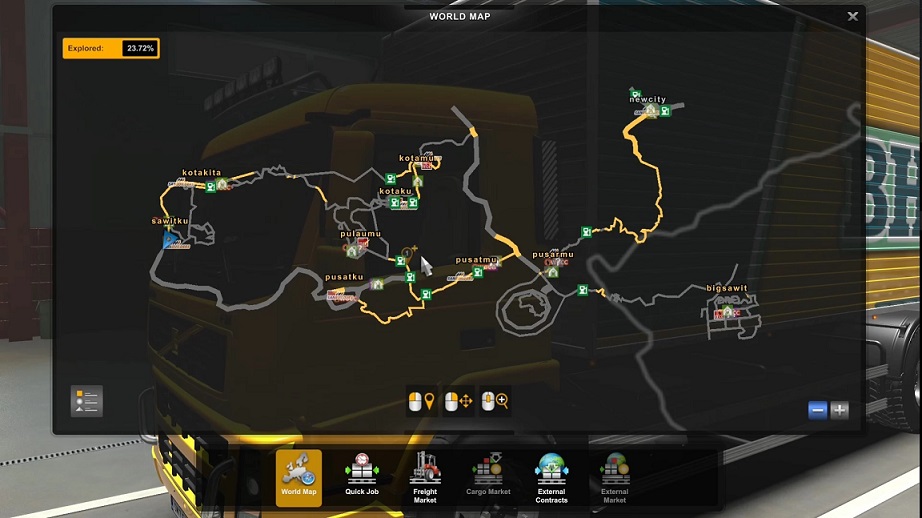The width and height of the screenshot is (922, 518).
Task: Open the Cargo Market
Action: pos(488,477)
